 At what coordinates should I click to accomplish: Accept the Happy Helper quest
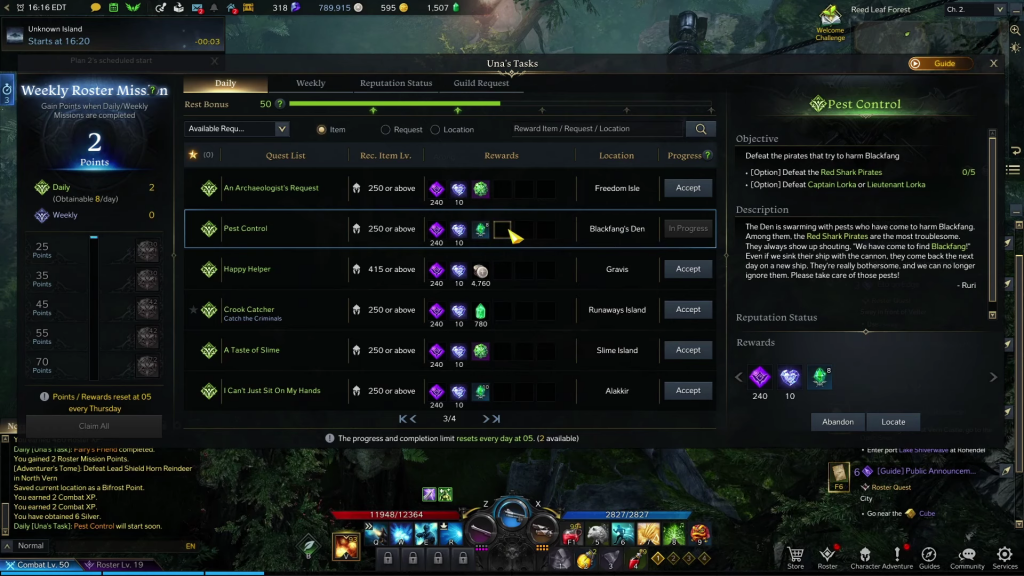pyautogui.click(x=688, y=269)
